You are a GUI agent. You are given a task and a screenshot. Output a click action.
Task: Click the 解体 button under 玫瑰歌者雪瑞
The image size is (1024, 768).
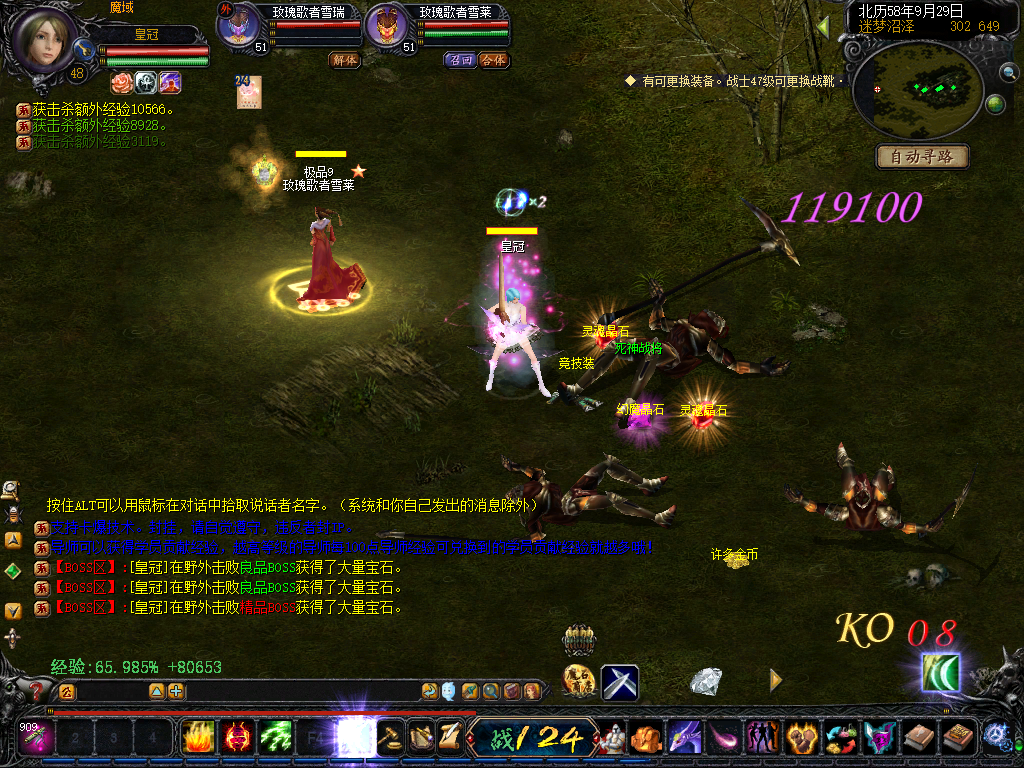click(x=344, y=60)
